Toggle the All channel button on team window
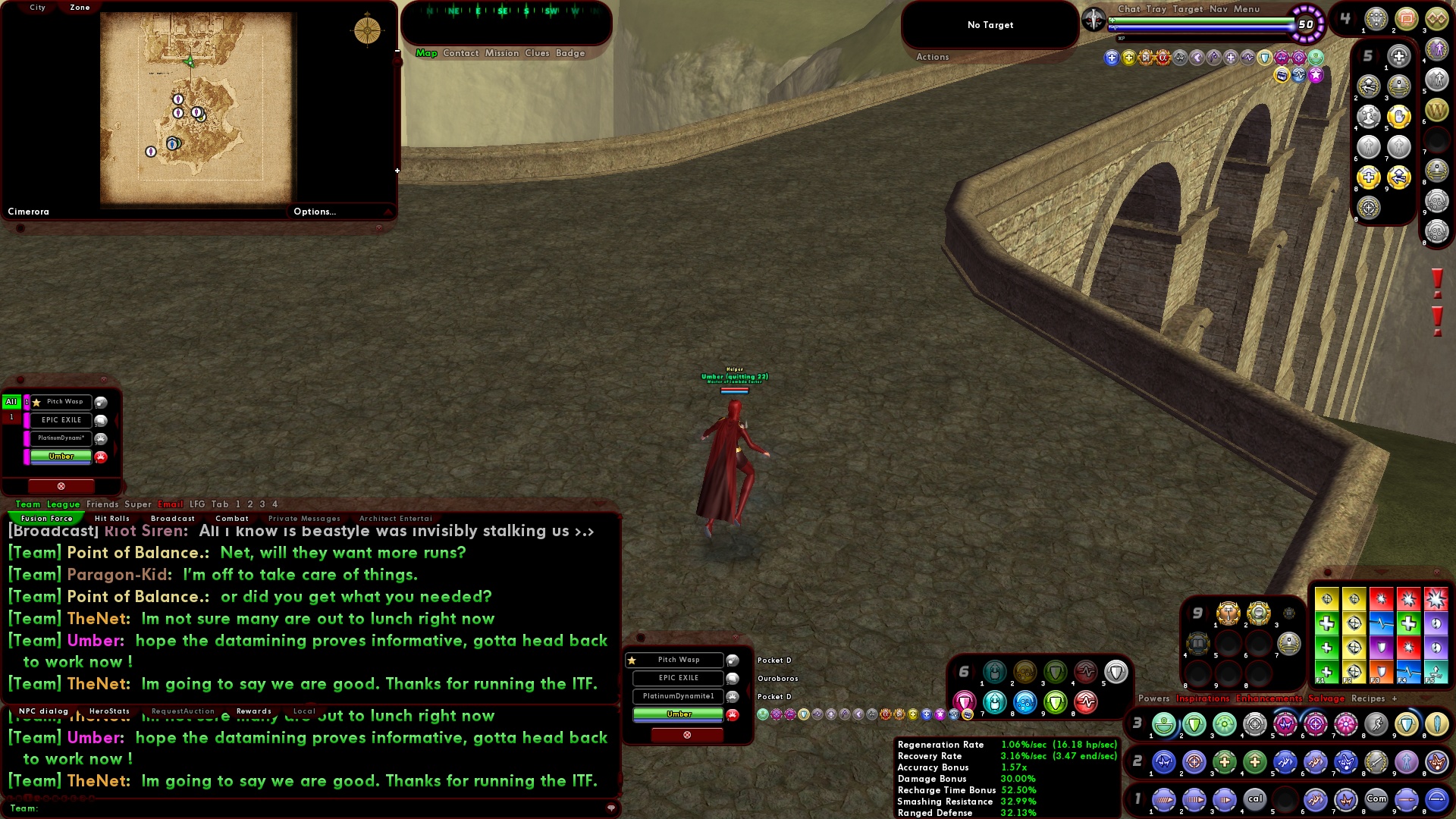The height and width of the screenshot is (819, 1456). coord(11,402)
